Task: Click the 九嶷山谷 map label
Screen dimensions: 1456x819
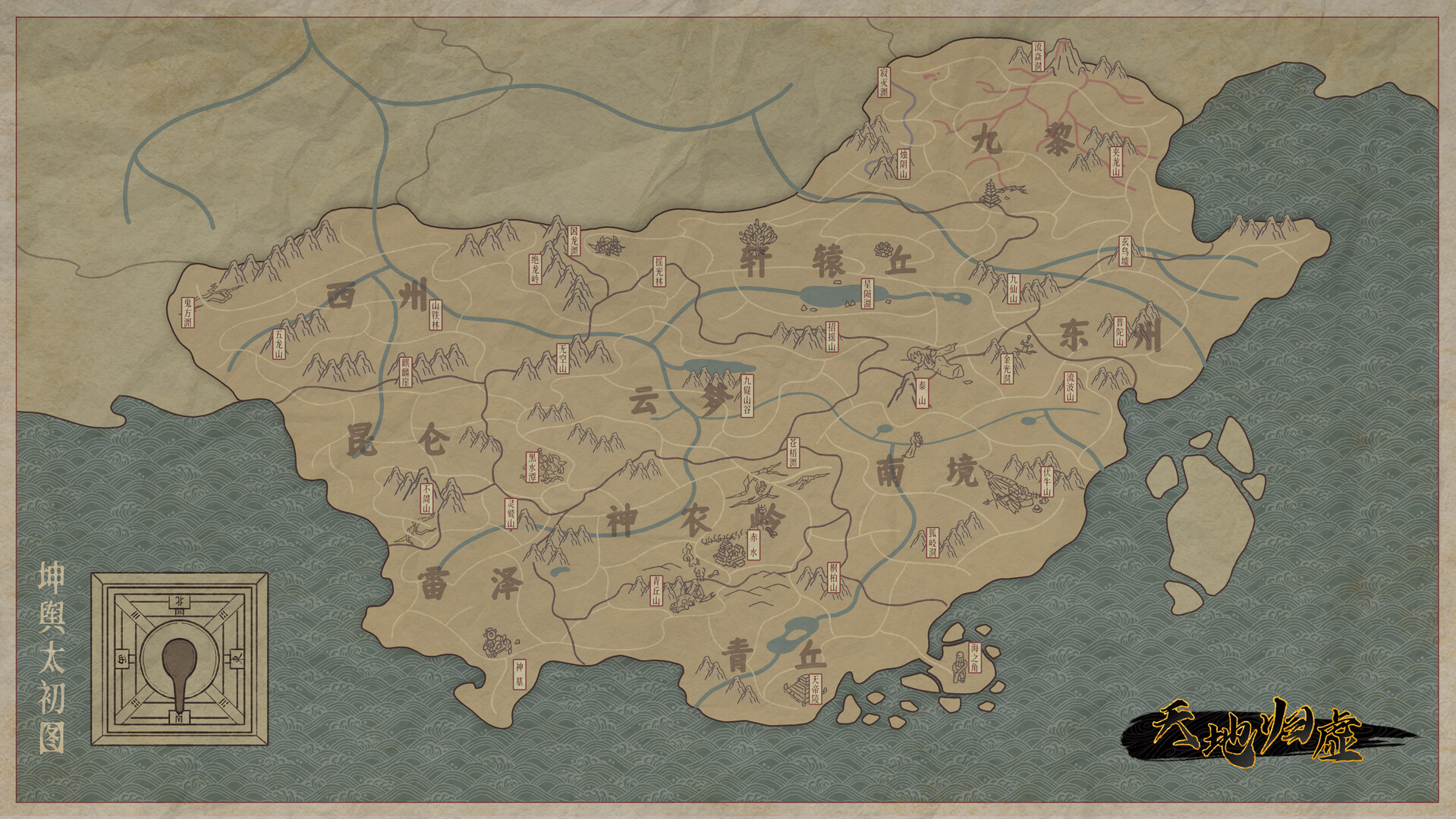Action: pyautogui.click(x=747, y=395)
